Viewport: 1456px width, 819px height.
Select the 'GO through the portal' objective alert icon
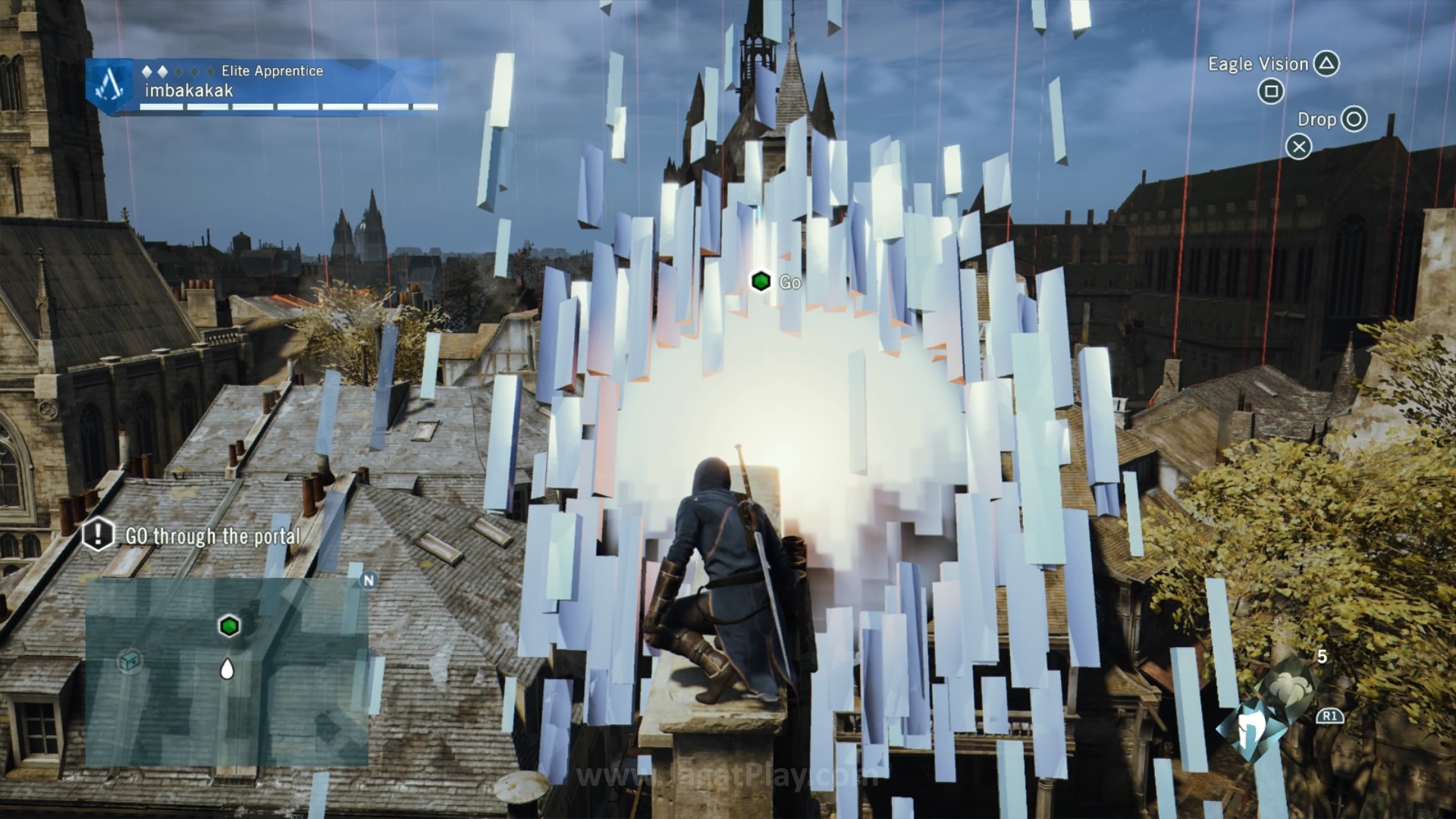point(98,534)
